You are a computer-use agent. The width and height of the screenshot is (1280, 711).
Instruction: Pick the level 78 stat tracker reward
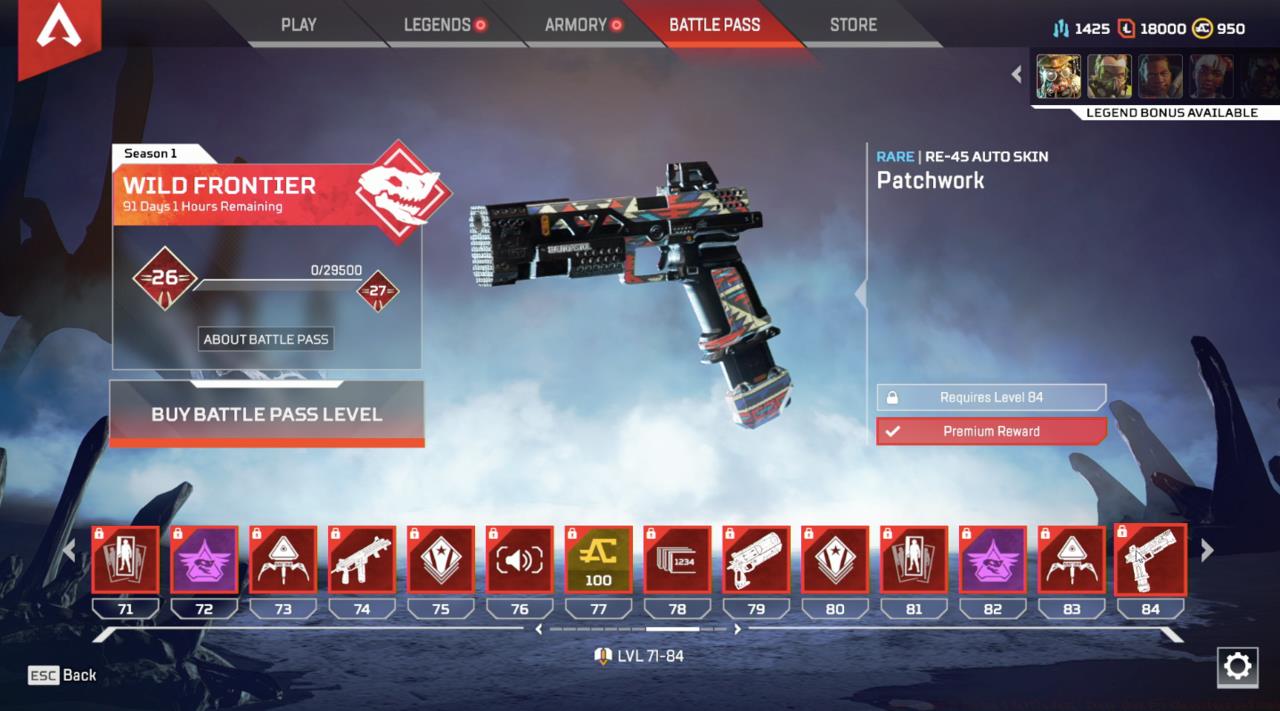pos(677,560)
